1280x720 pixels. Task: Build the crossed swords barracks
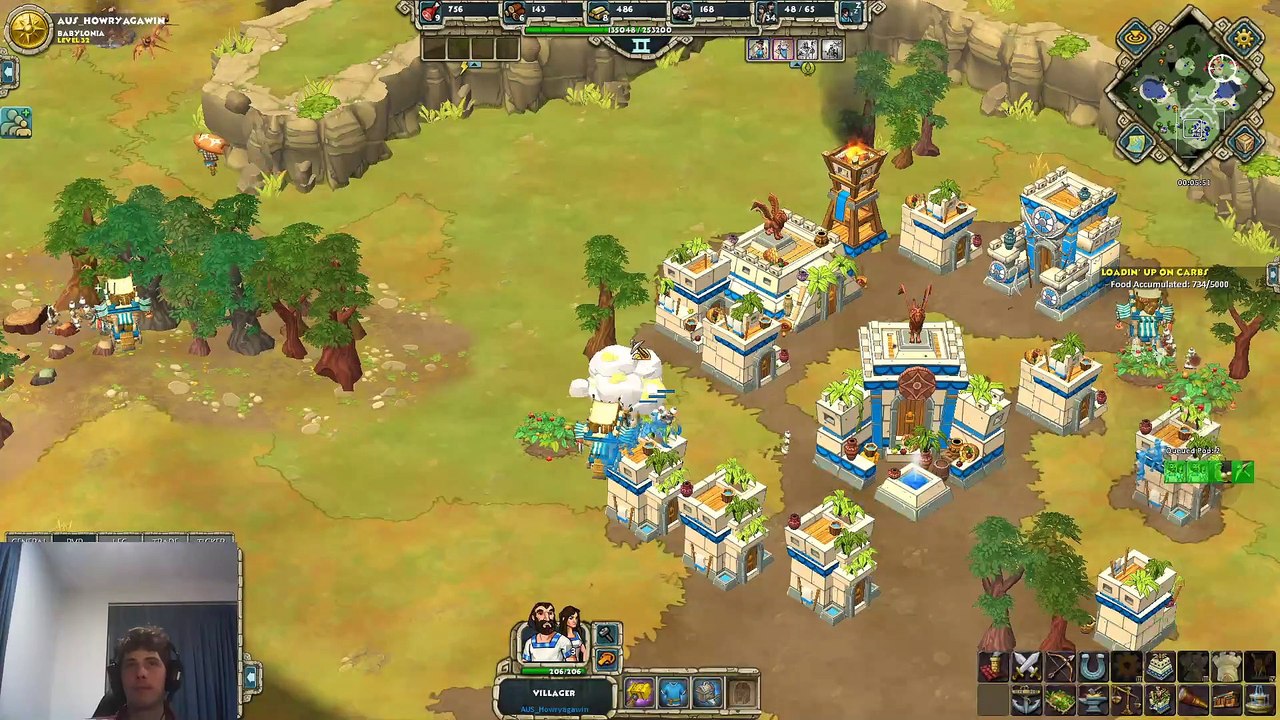coord(1026,666)
